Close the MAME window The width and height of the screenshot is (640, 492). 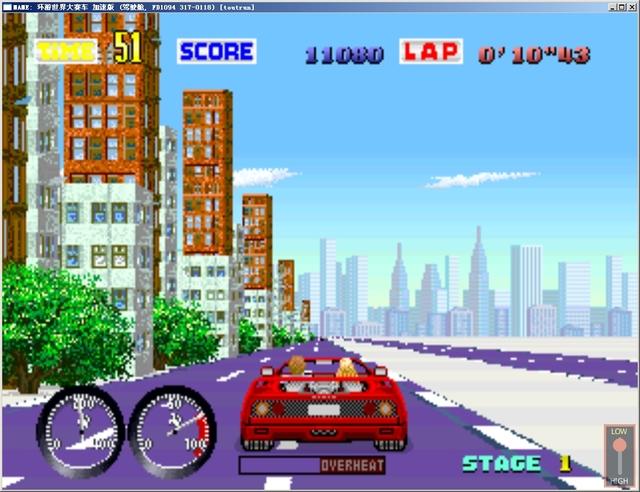click(631, 5)
